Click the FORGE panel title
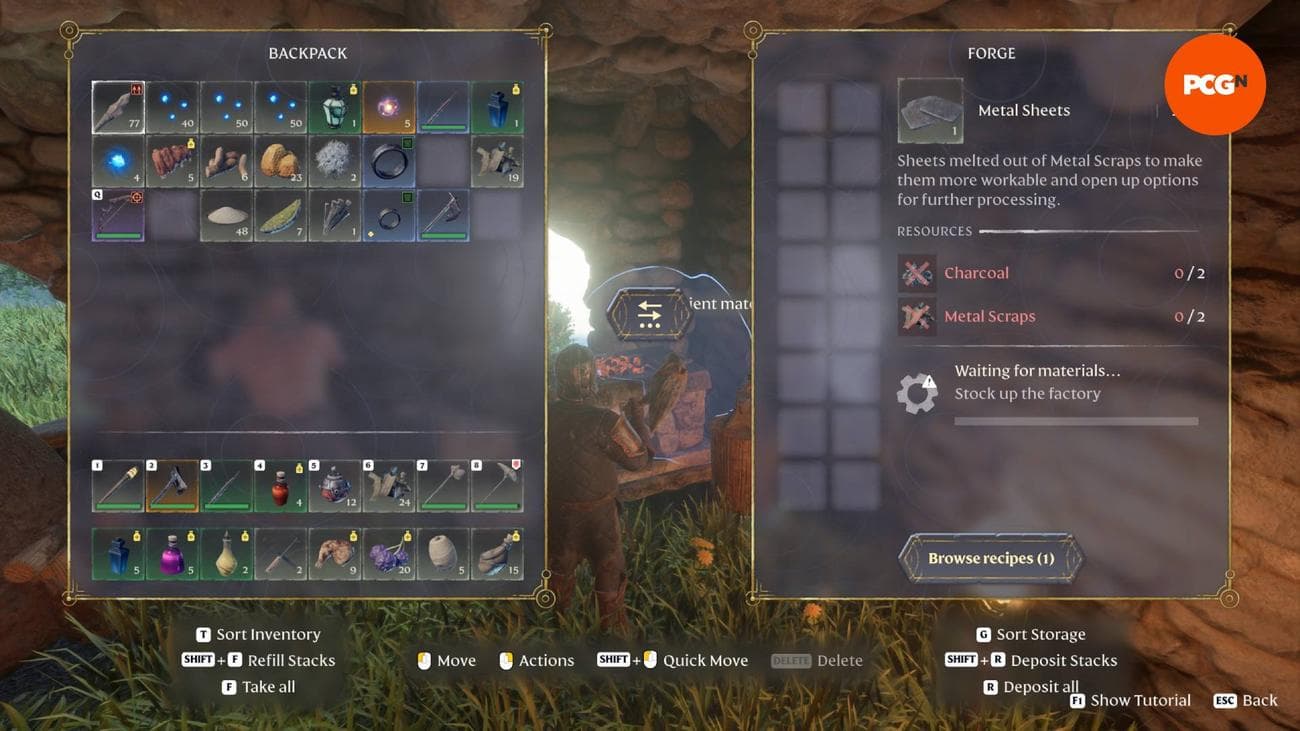Viewport: 1300px width, 731px height. click(991, 53)
